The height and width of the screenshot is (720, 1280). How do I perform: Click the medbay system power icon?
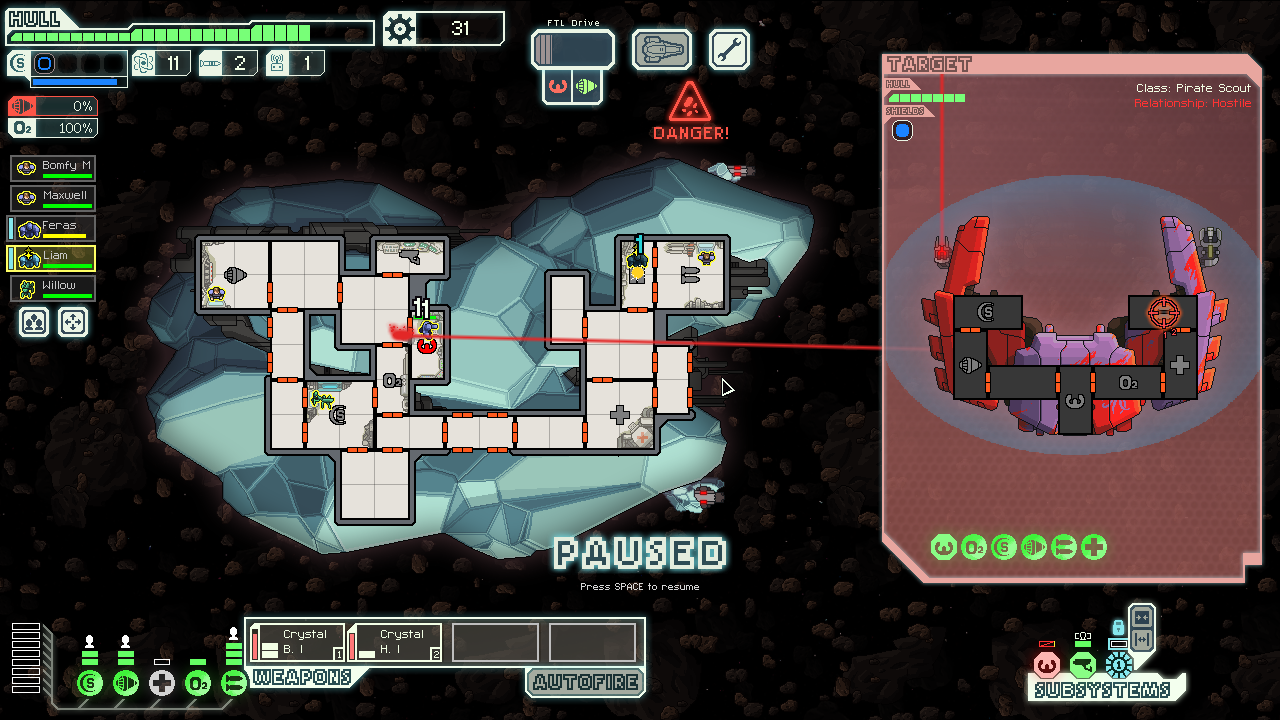point(162,684)
